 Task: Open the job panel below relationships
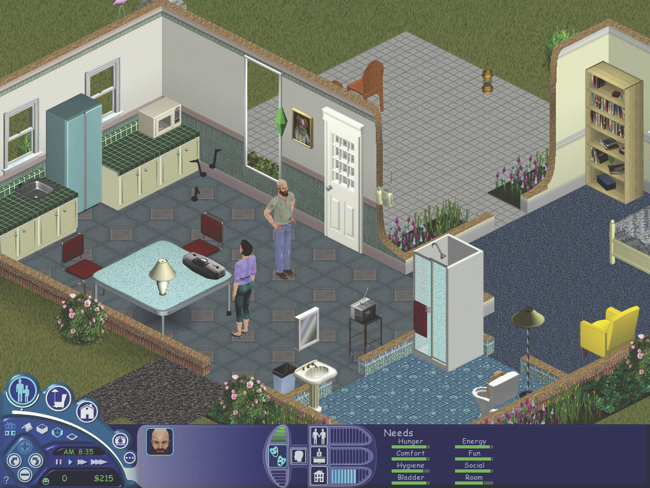[x=319, y=454]
